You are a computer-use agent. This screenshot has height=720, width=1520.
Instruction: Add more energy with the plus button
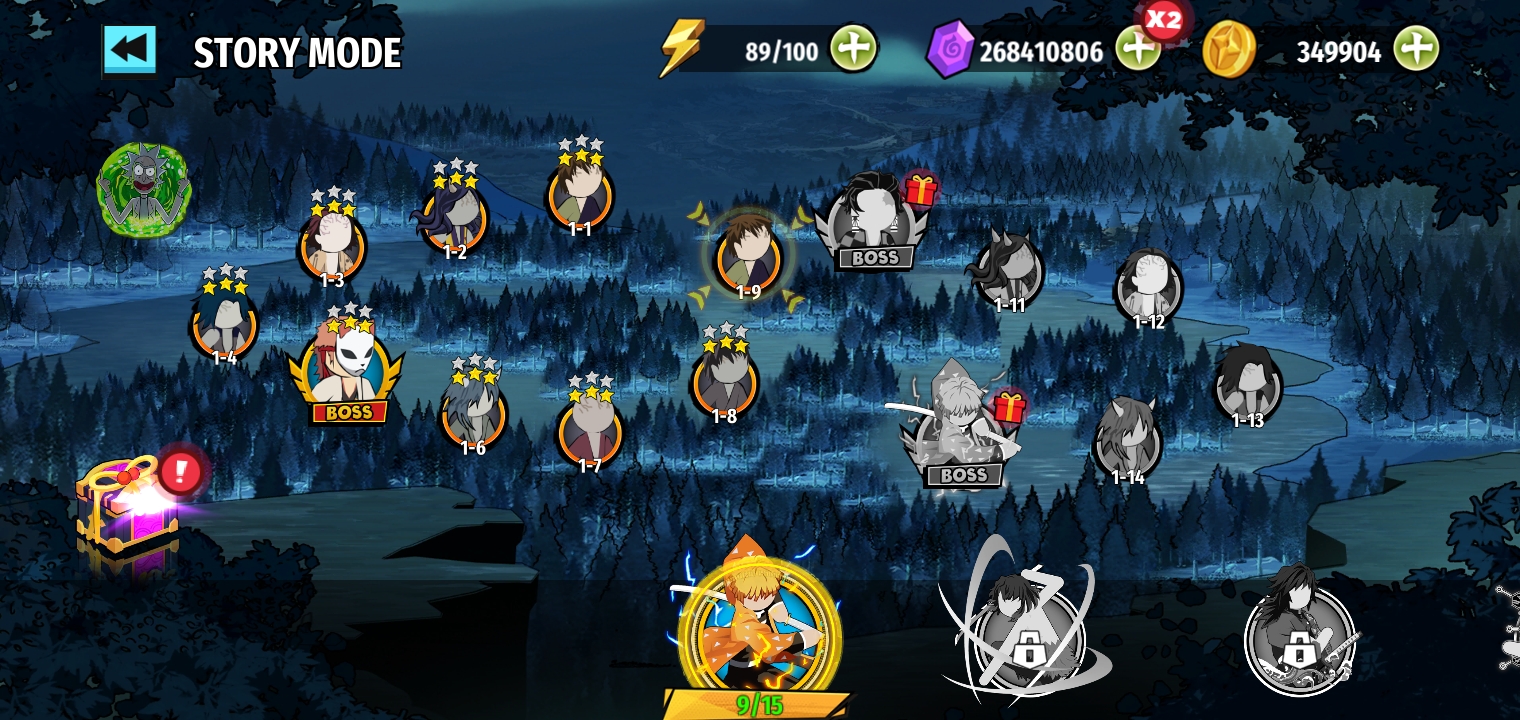pyautogui.click(x=852, y=48)
